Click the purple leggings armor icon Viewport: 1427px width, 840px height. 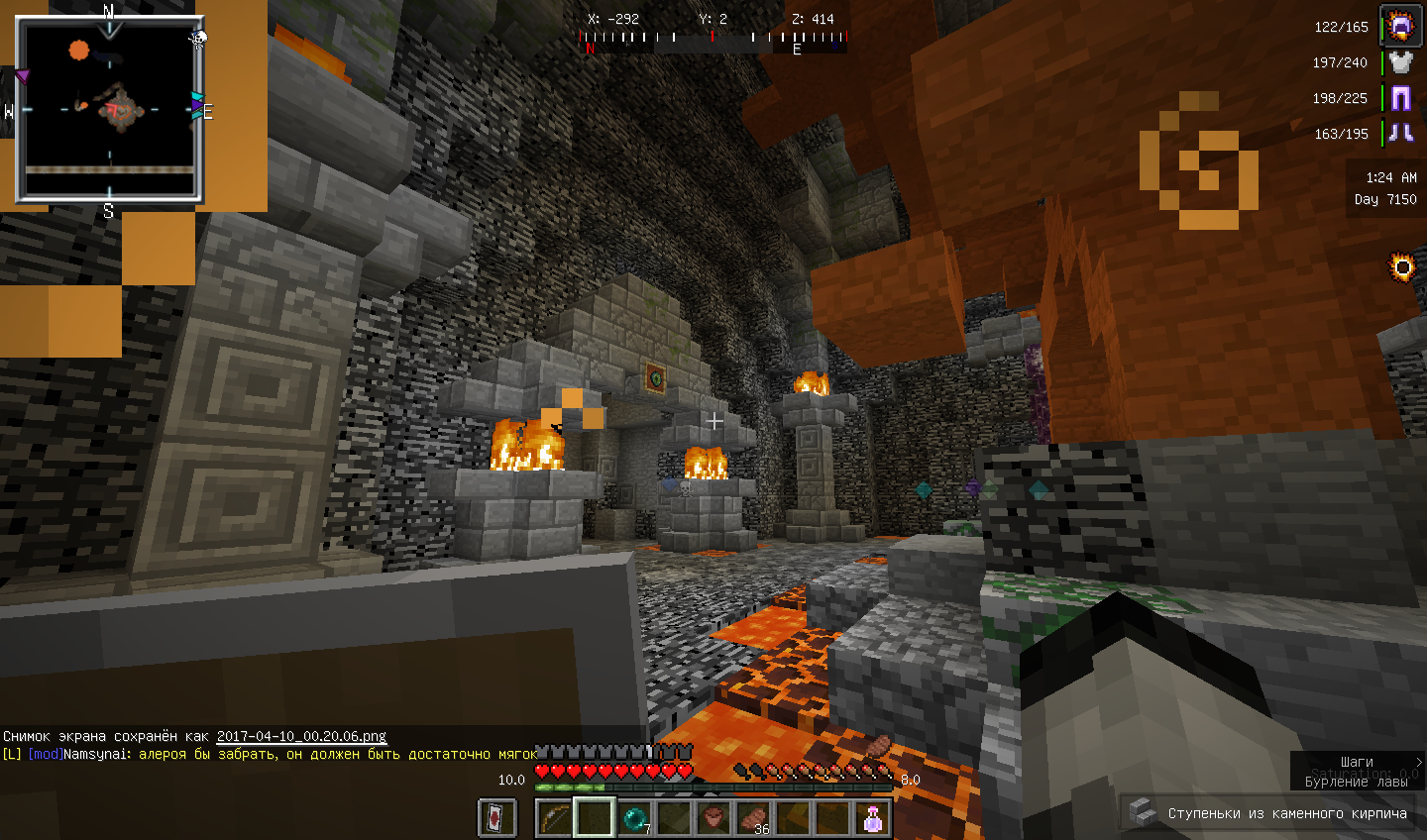coord(1401,98)
